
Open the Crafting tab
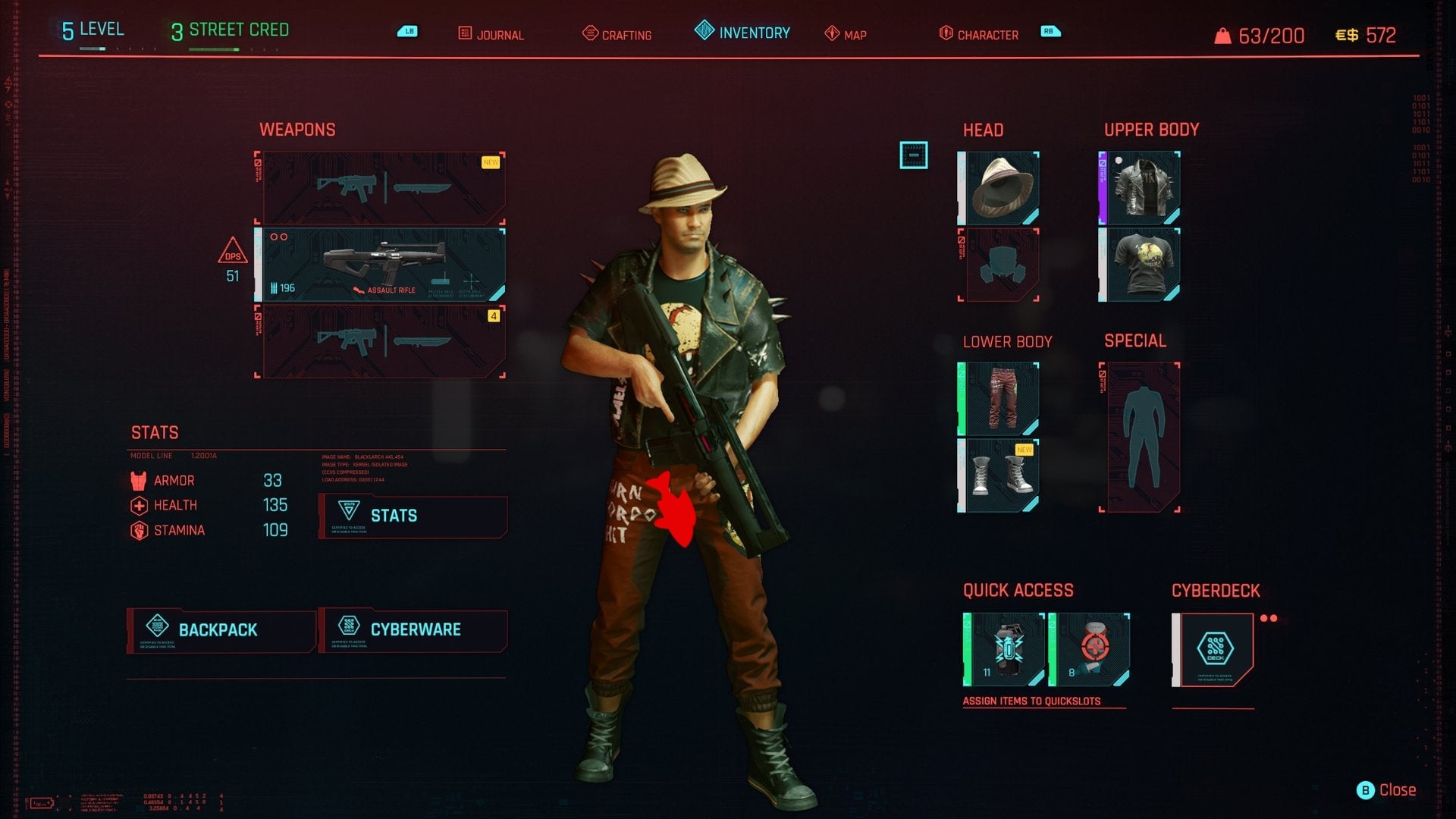(617, 35)
